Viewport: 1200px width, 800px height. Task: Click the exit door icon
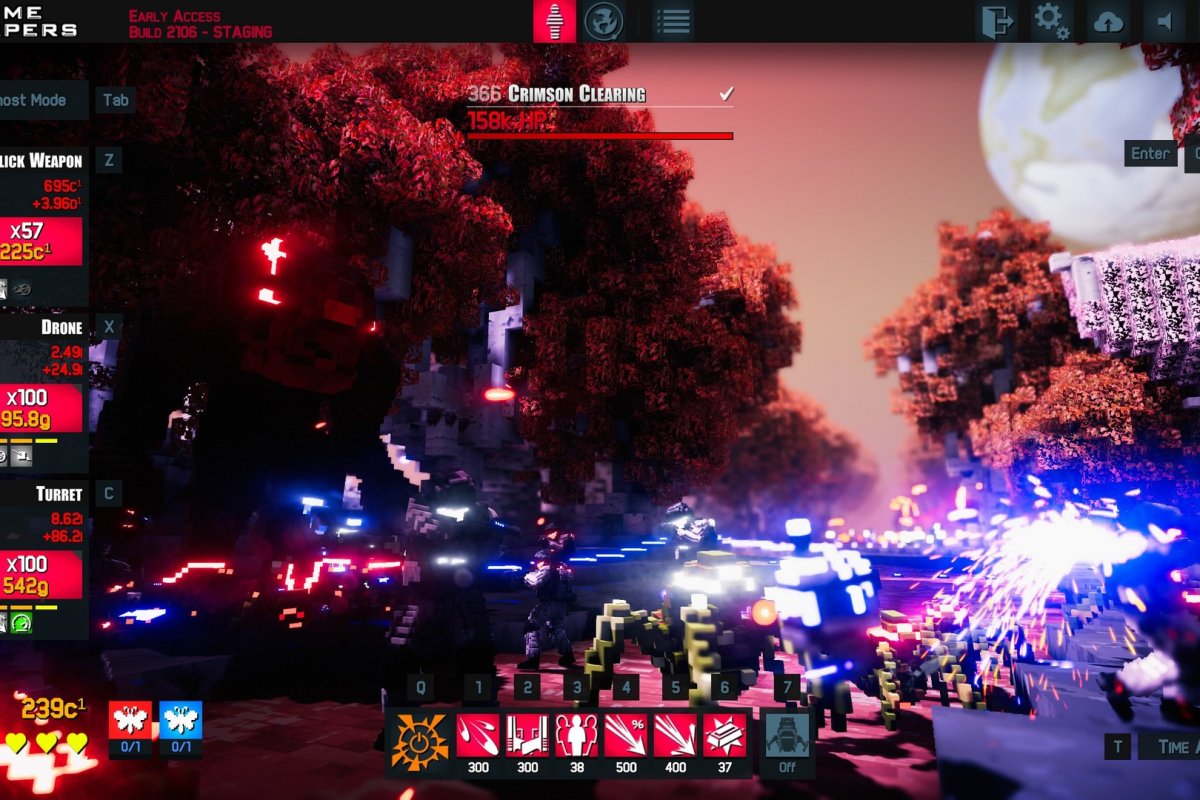tap(997, 21)
